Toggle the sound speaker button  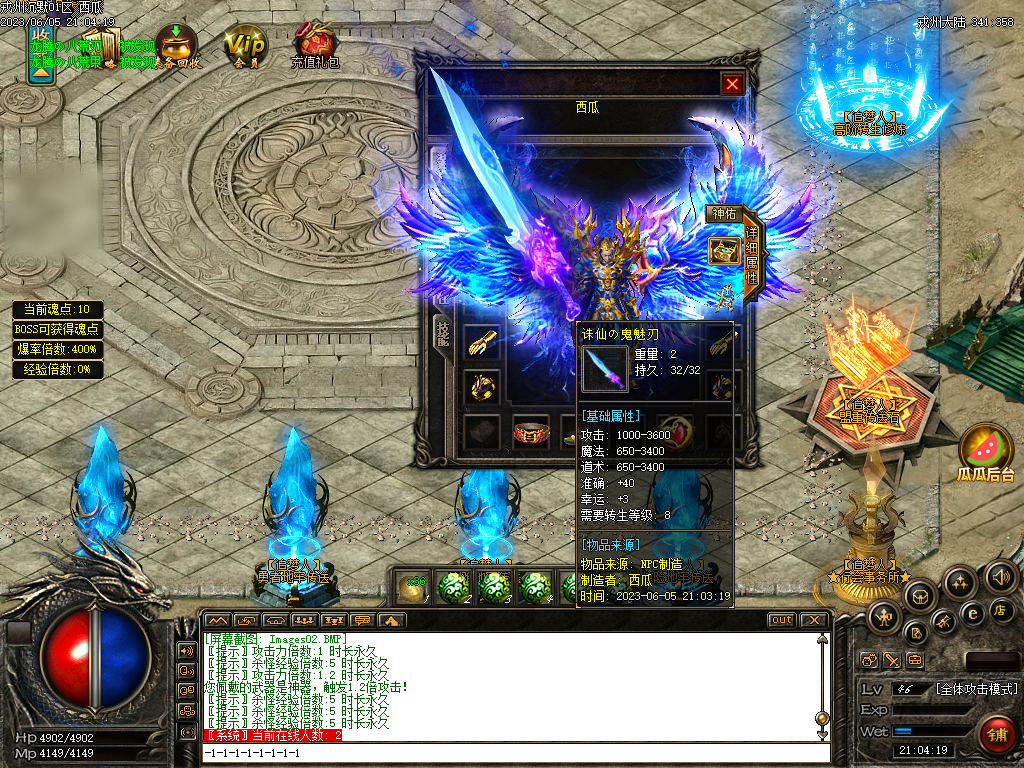coord(1000,576)
